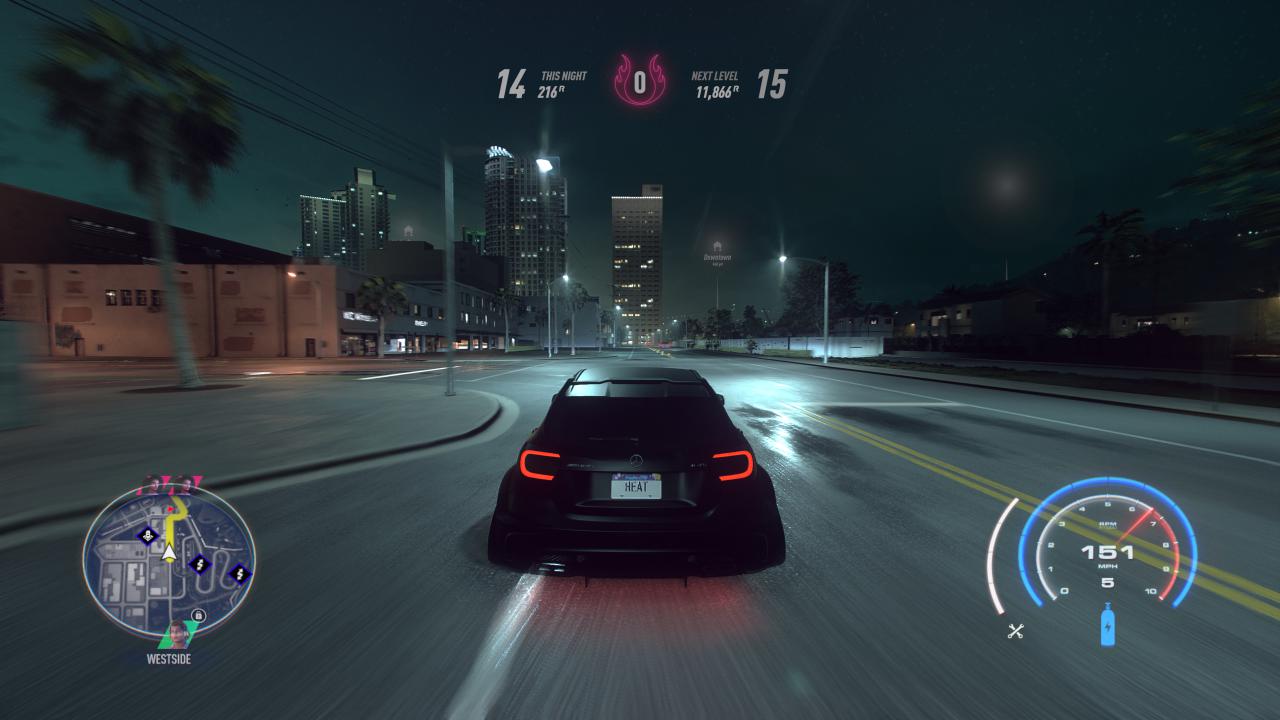Select a lightning race event icon on the minimap
Viewport: 1280px width, 720px height.
coord(198,565)
